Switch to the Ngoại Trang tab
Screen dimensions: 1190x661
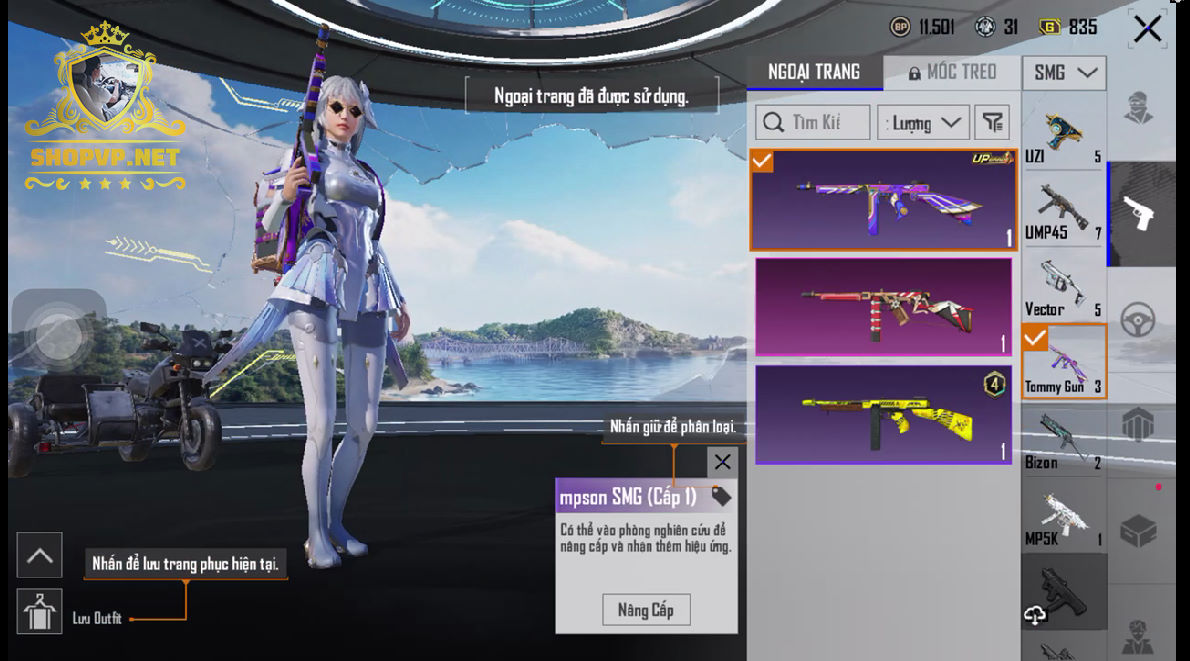[x=814, y=72]
